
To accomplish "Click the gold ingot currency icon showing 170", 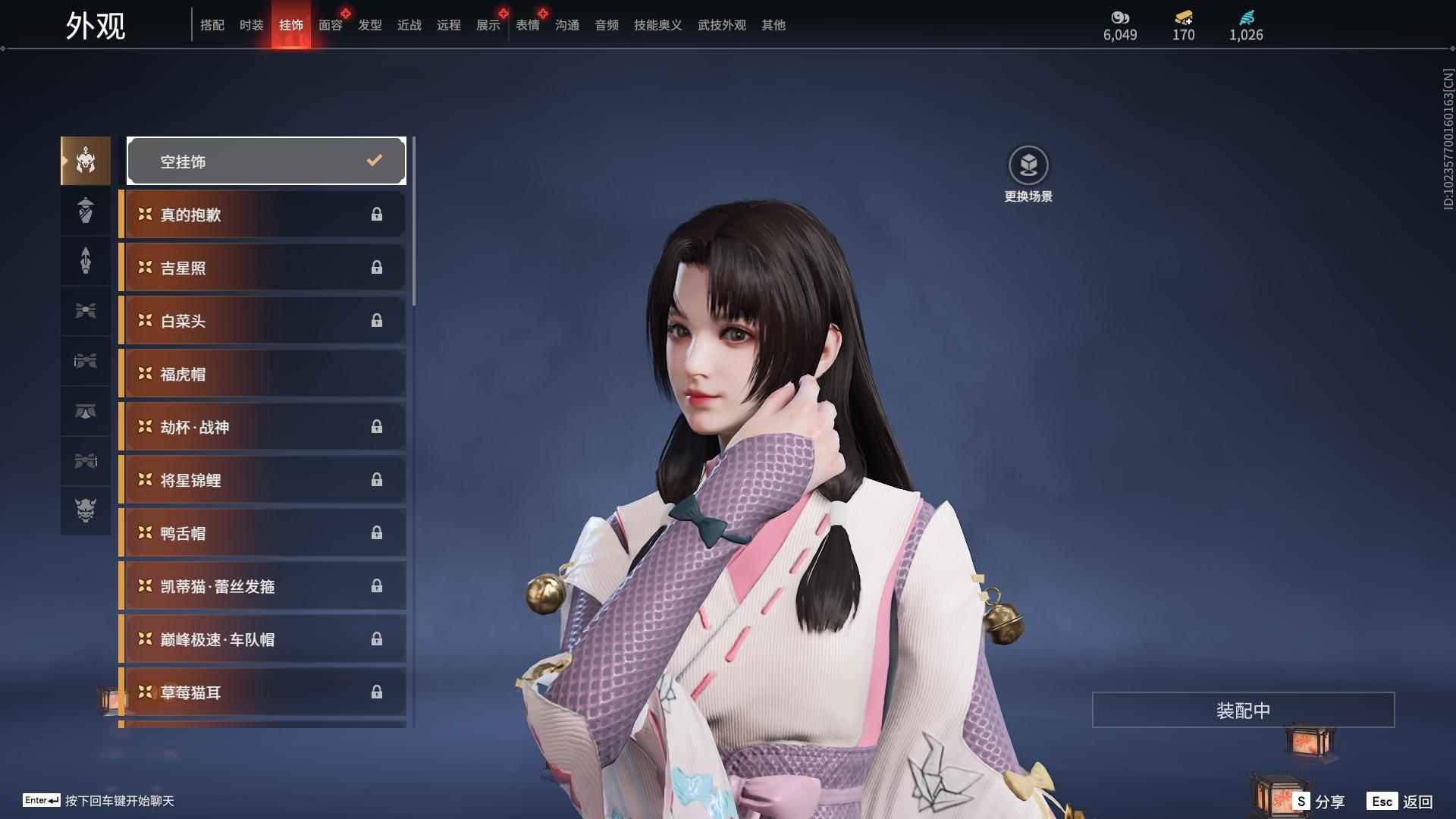I will [x=1183, y=19].
